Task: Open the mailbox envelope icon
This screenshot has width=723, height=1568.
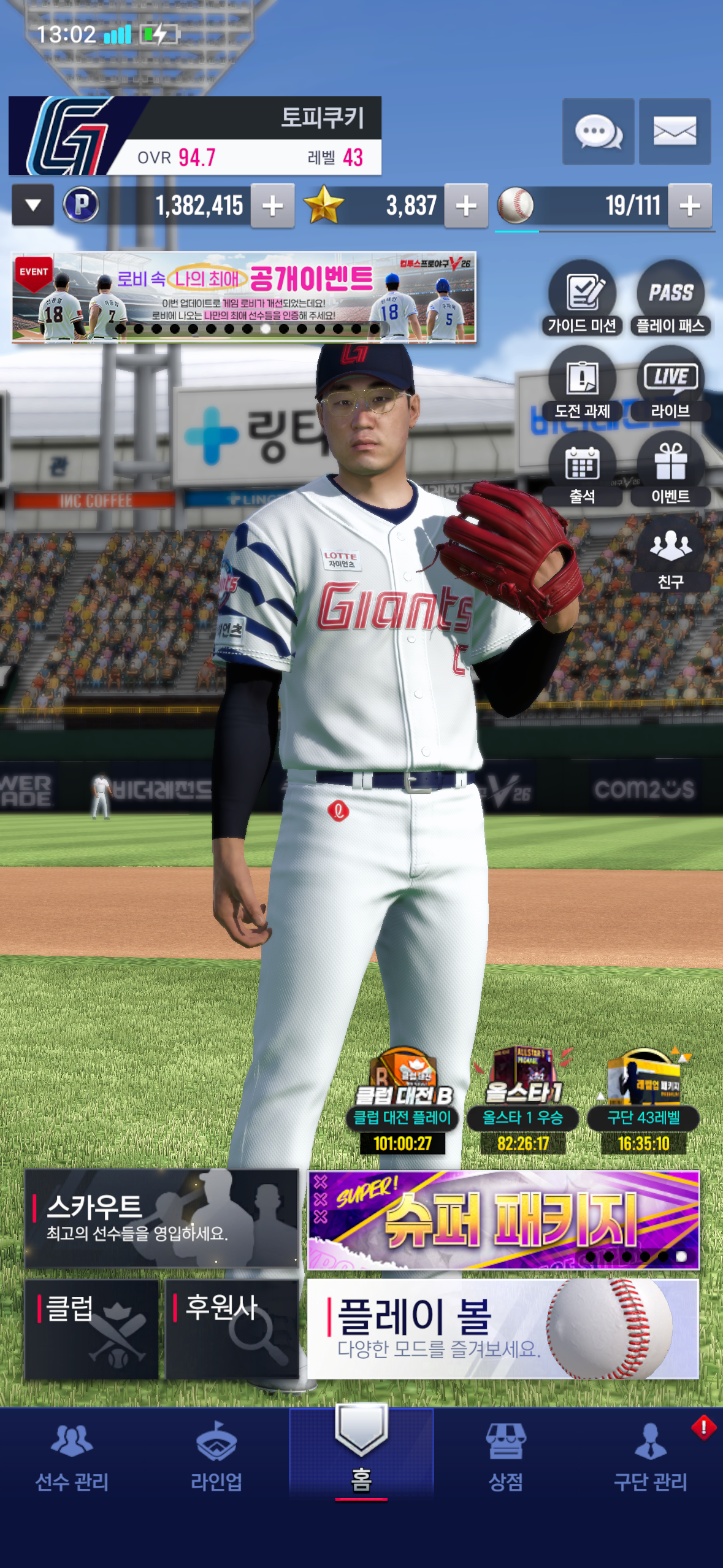Action: tap(675, 132)
